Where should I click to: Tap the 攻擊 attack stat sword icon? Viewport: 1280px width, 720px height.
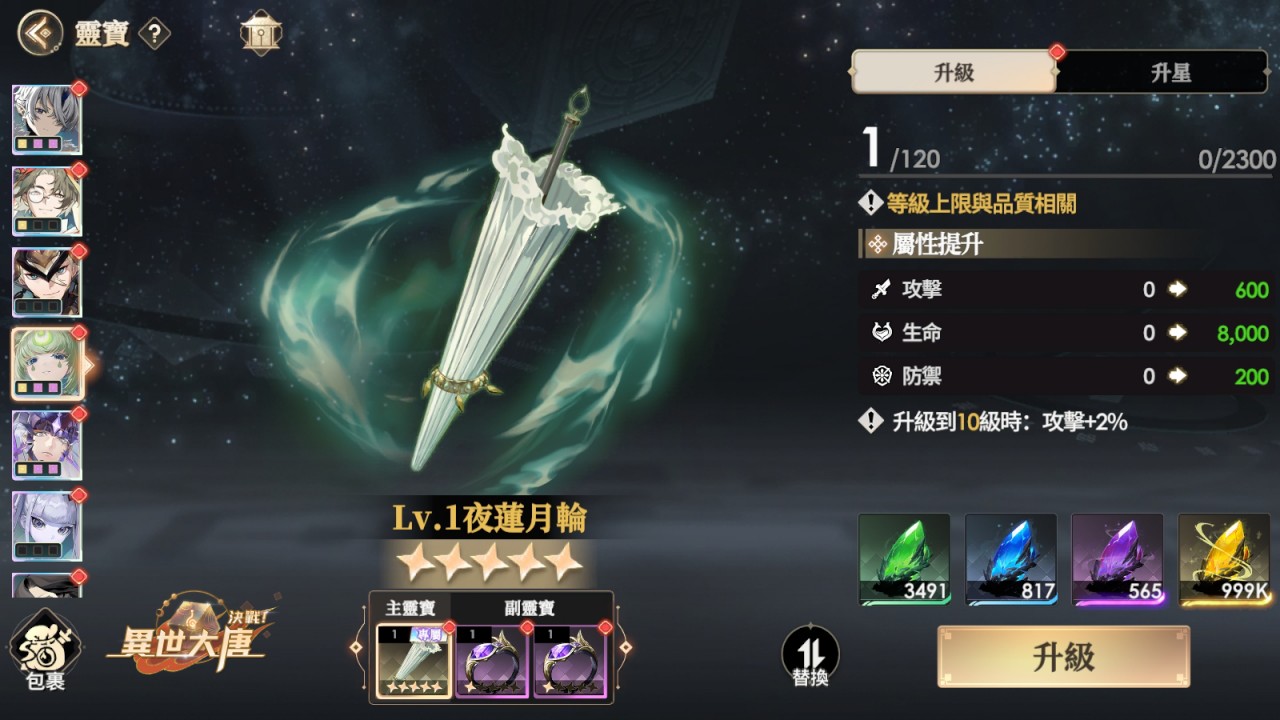[883, 290]
